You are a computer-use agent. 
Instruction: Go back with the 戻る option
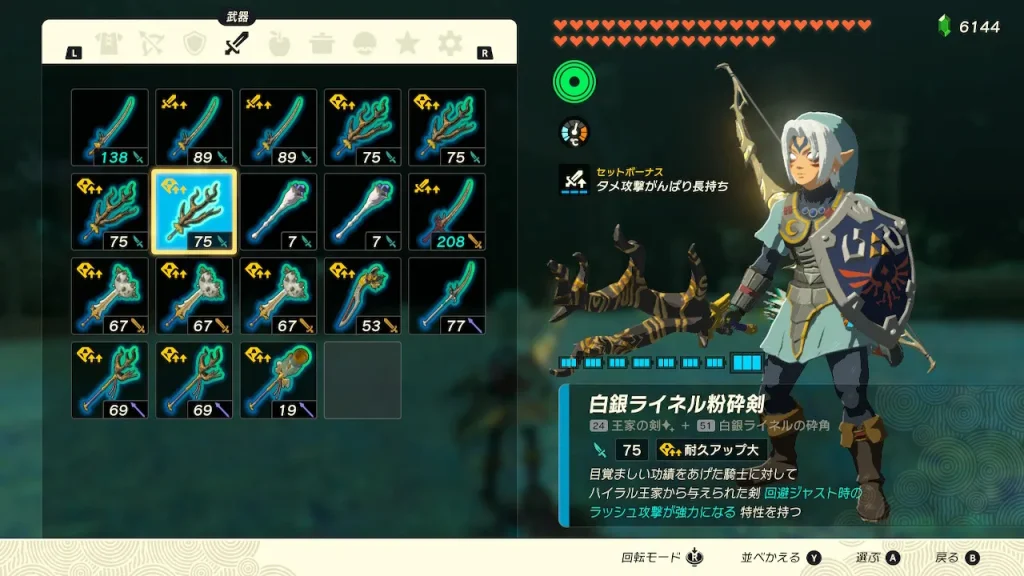click(956, 557)
